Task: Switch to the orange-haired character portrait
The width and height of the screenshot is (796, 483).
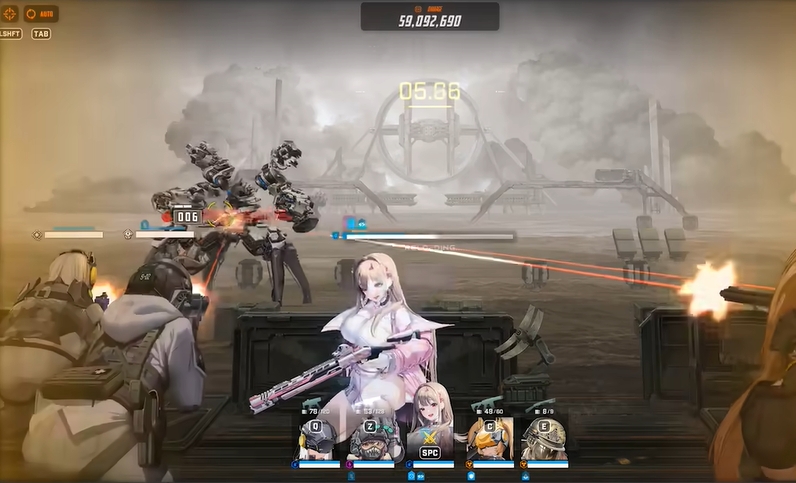Action: tap(490, 438)
